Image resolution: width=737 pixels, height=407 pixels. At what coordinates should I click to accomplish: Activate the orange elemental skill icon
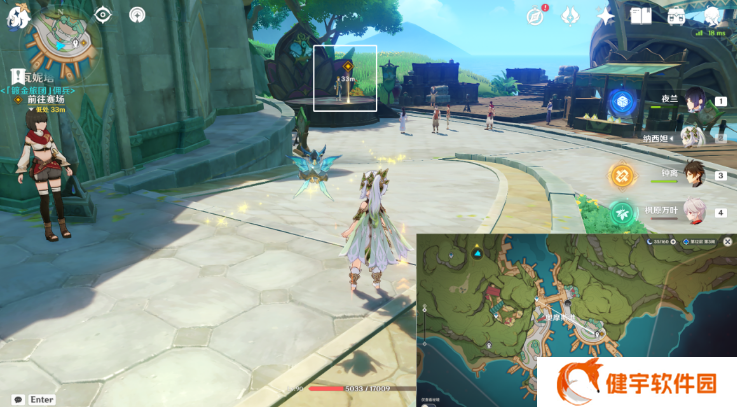click(624, 175)
